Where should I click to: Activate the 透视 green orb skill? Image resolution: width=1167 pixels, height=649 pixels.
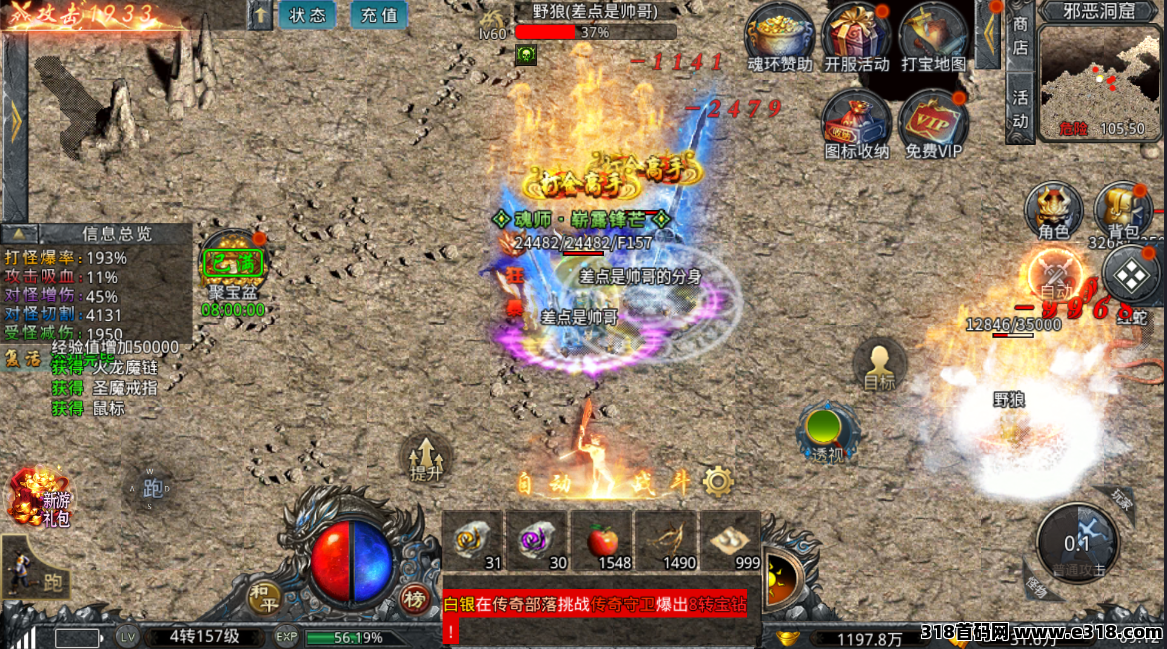click(x=827, y=431)
